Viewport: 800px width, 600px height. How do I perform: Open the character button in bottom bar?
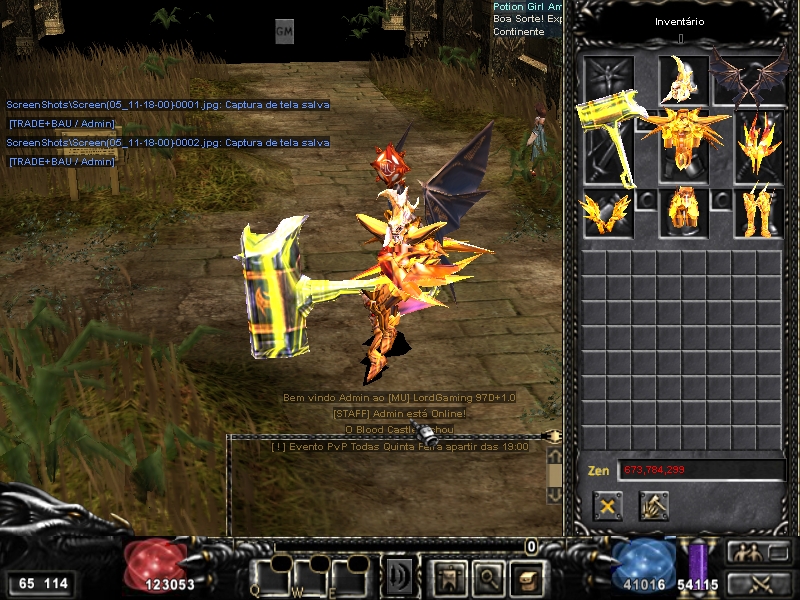point(448,576)
